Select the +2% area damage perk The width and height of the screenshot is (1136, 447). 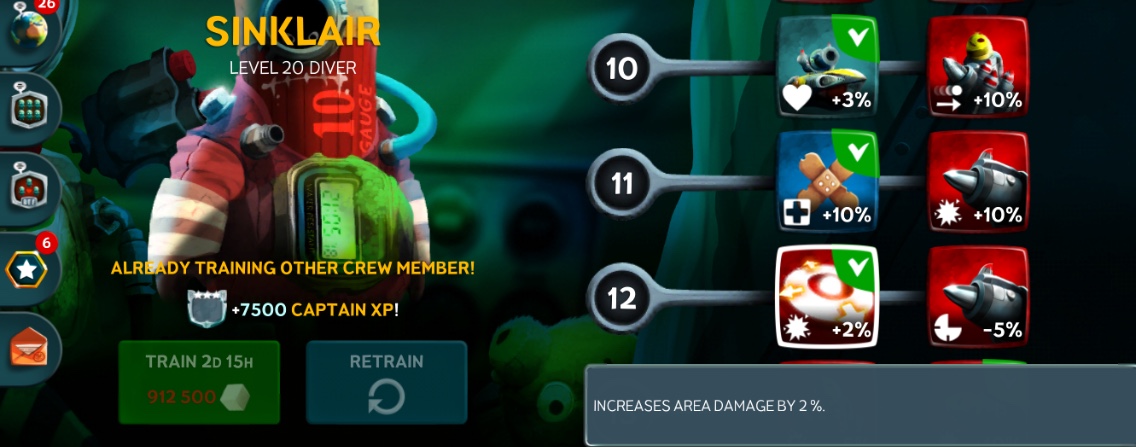click(827, 295)
